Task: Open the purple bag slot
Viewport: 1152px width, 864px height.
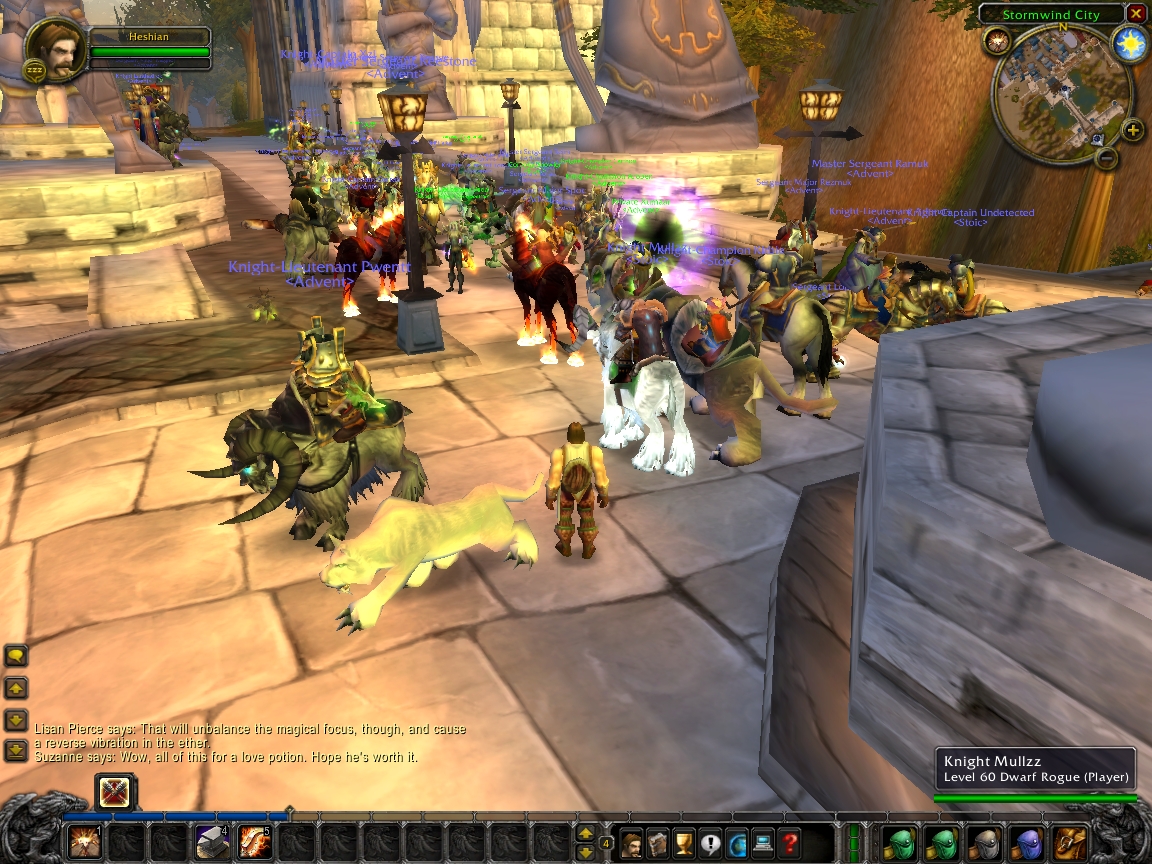Action: (1028, 842)
